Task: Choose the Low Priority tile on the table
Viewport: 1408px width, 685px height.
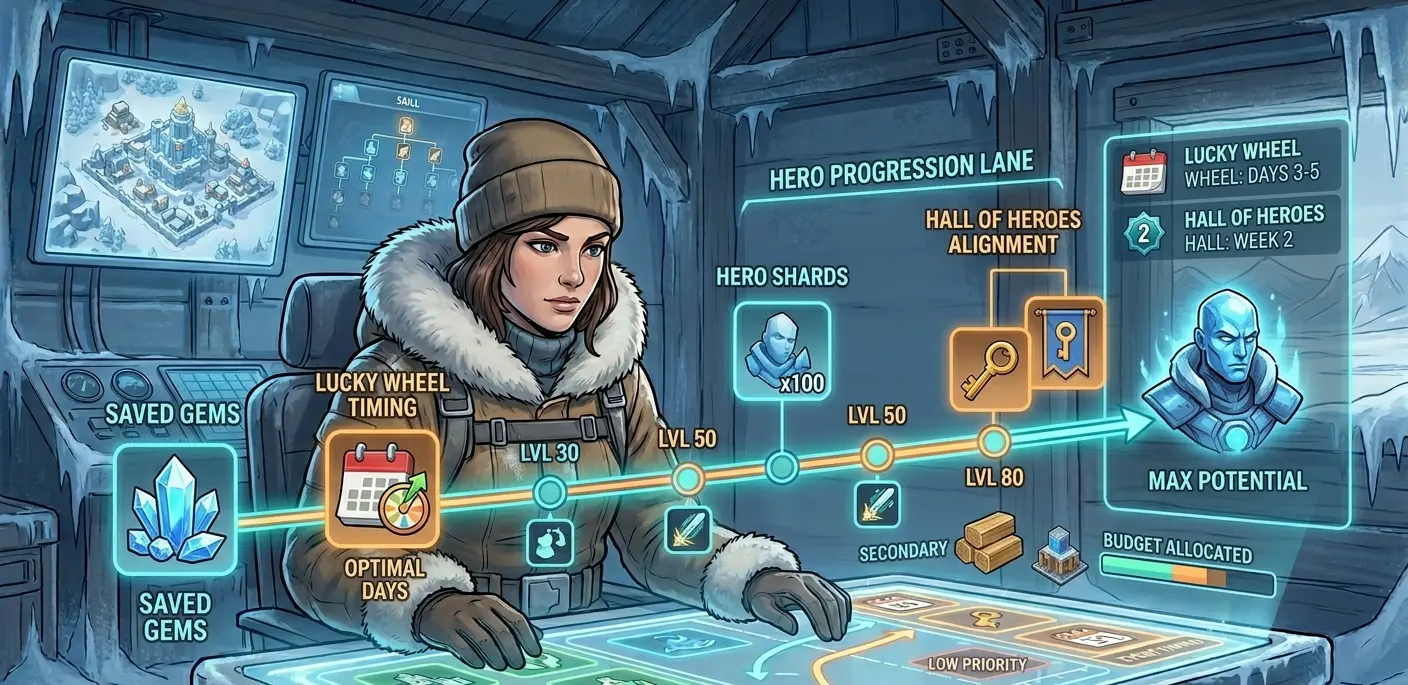Action: [977, 663]
